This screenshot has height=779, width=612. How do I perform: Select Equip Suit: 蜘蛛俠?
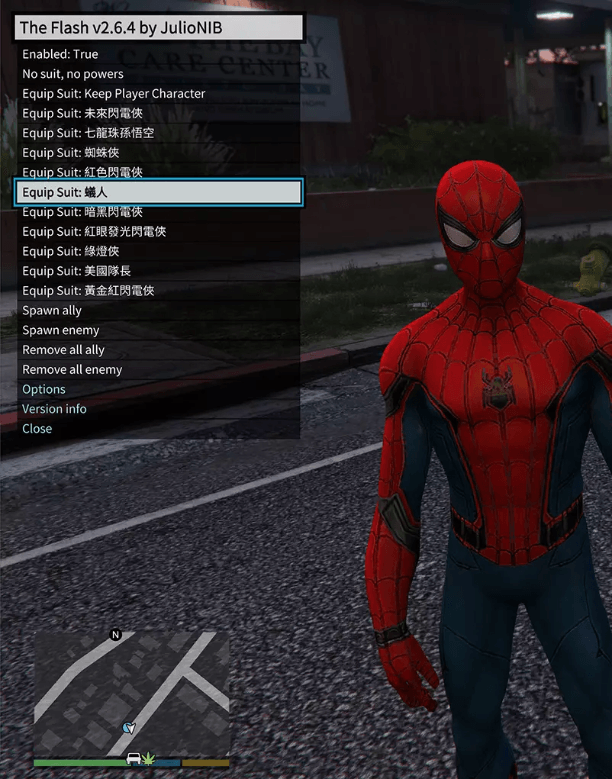71,153
